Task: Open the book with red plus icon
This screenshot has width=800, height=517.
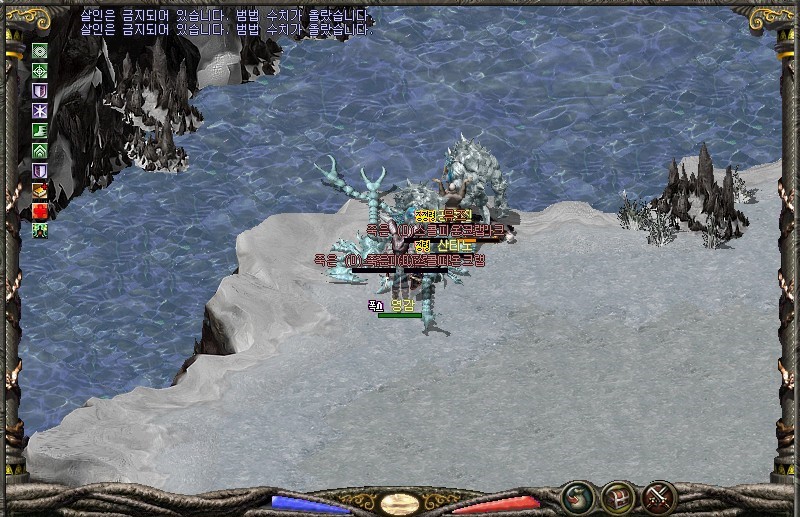Action: pos(40,190)
